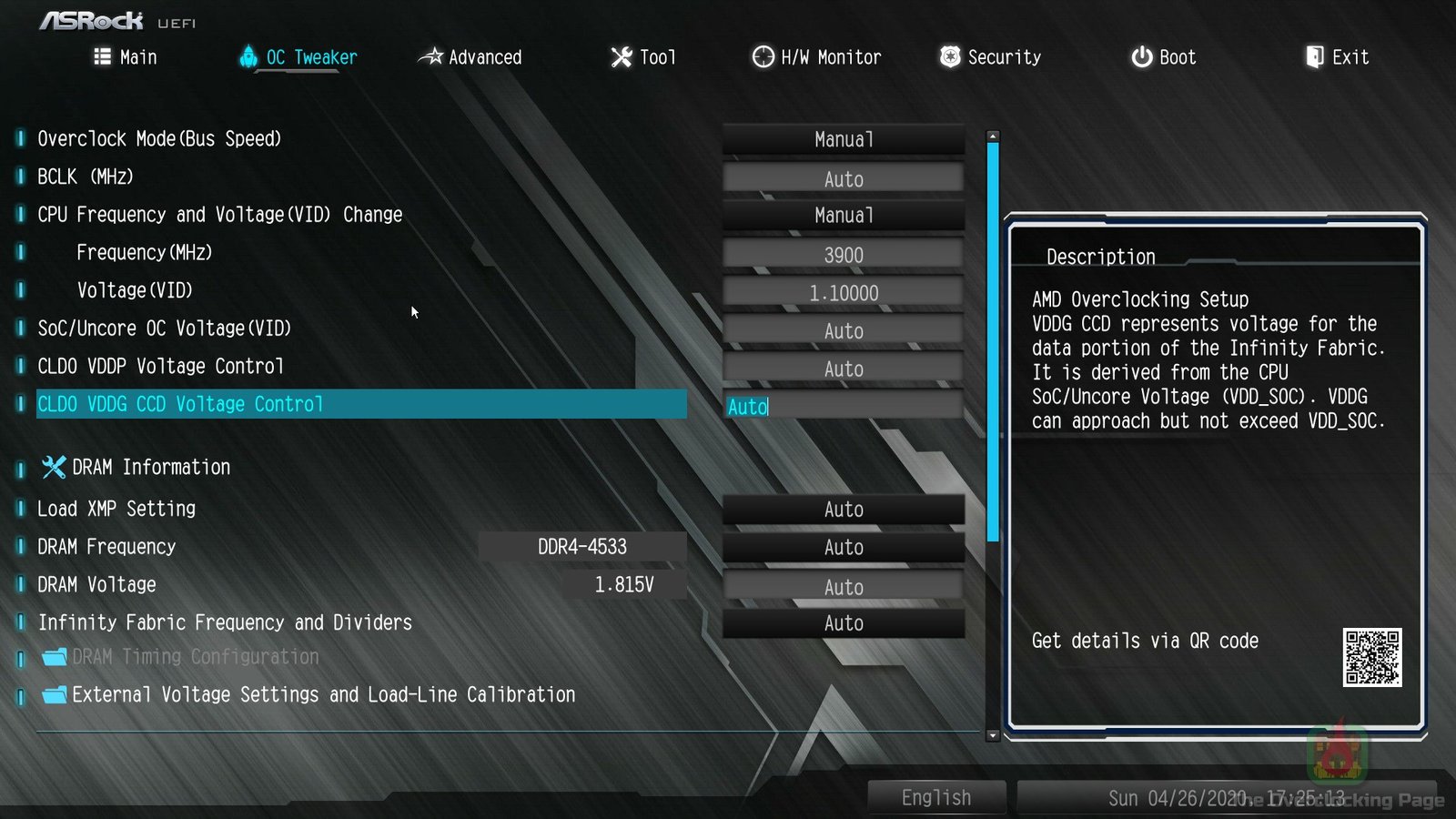Select the CLDO VDDP Voltage Control row
1456x819 pixels.
(x=161, y=367)
